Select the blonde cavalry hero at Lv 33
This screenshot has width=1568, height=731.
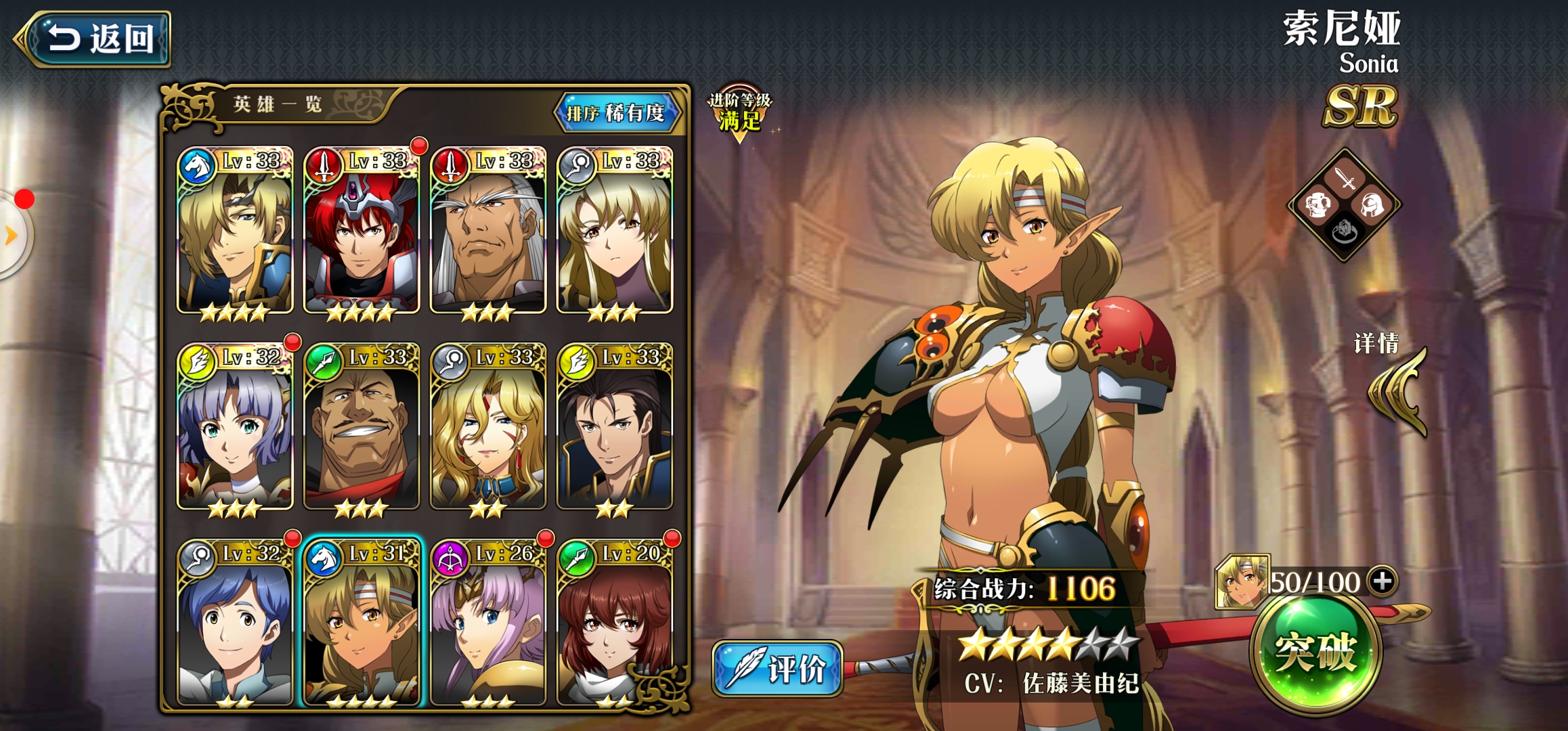(235, 231)
